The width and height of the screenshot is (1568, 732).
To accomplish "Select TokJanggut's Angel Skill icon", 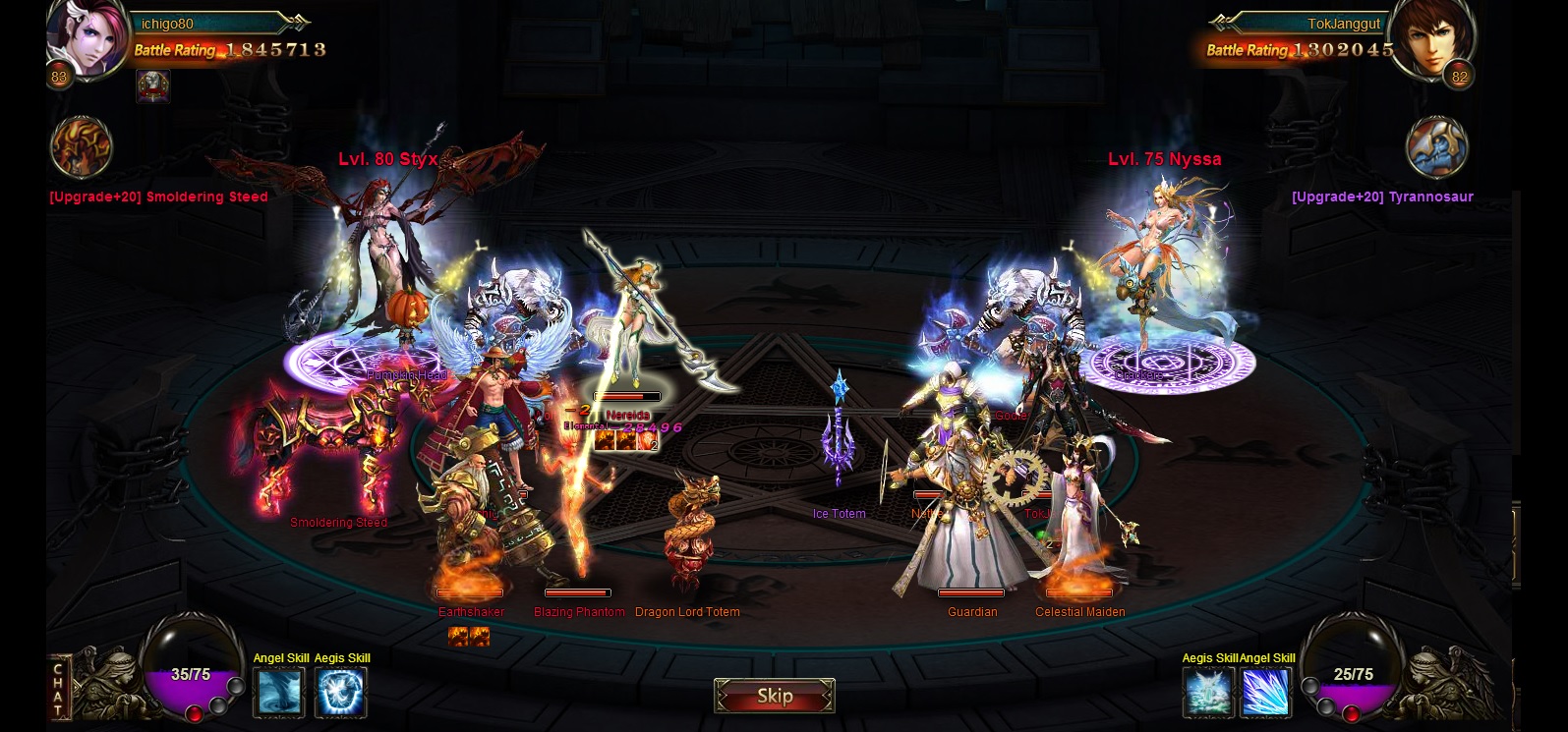I will (1265, 692).
